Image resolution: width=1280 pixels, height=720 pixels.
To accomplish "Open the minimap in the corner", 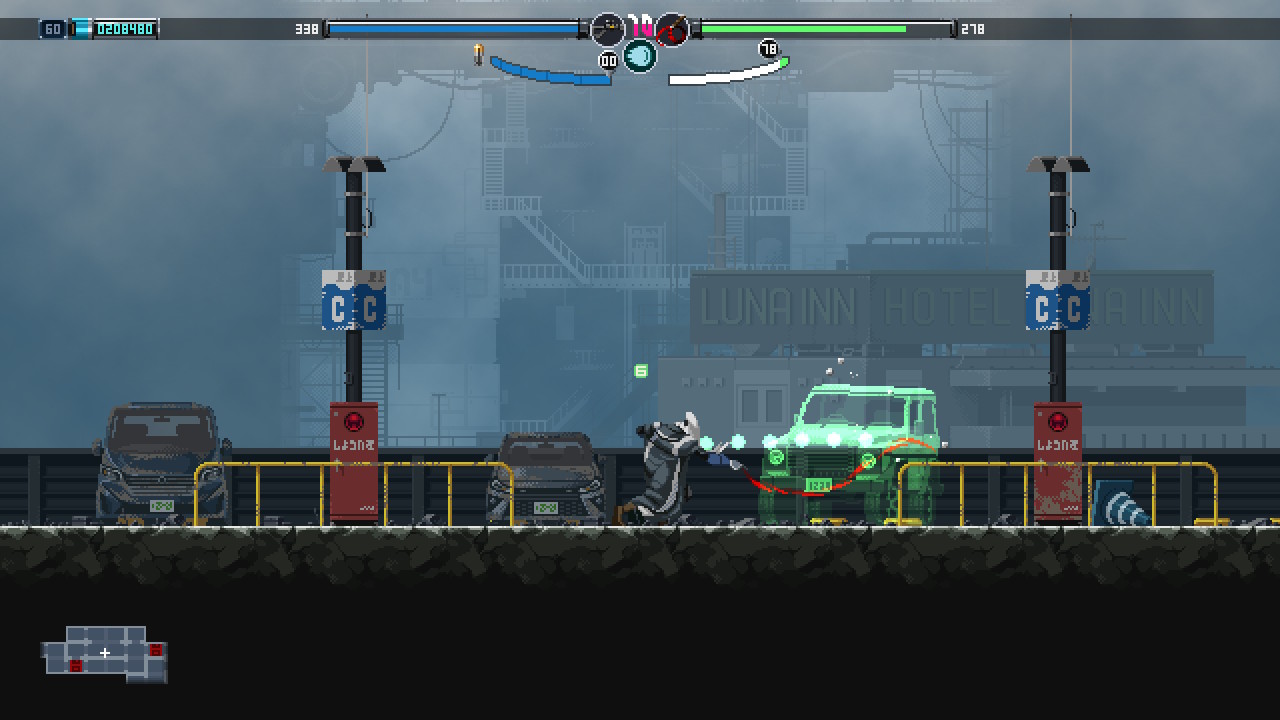I will tap(105, 654).
